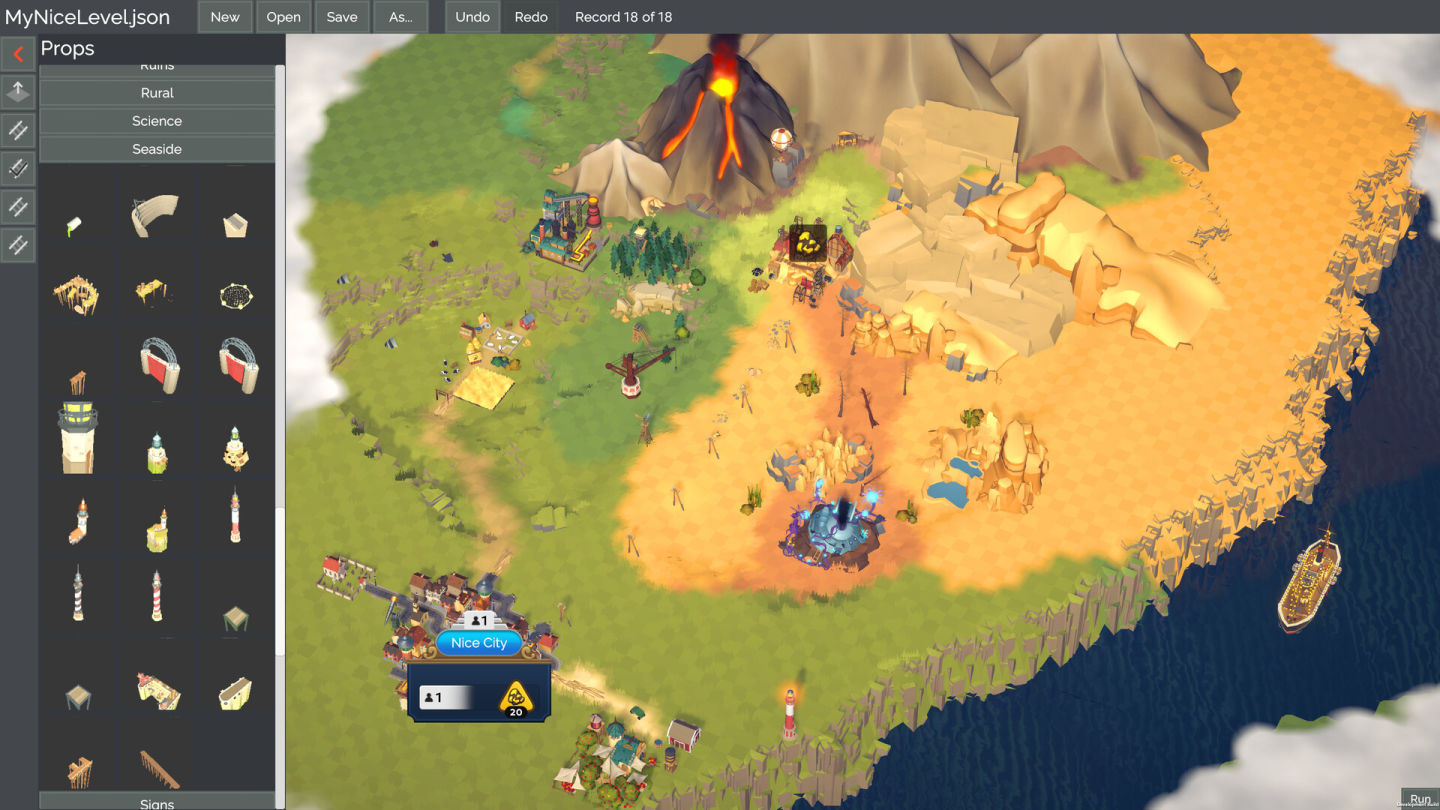The height and width of the screenshot is (810, 1440).
Task: Pick the long wooden pier prop
Action: click(158, 768)
